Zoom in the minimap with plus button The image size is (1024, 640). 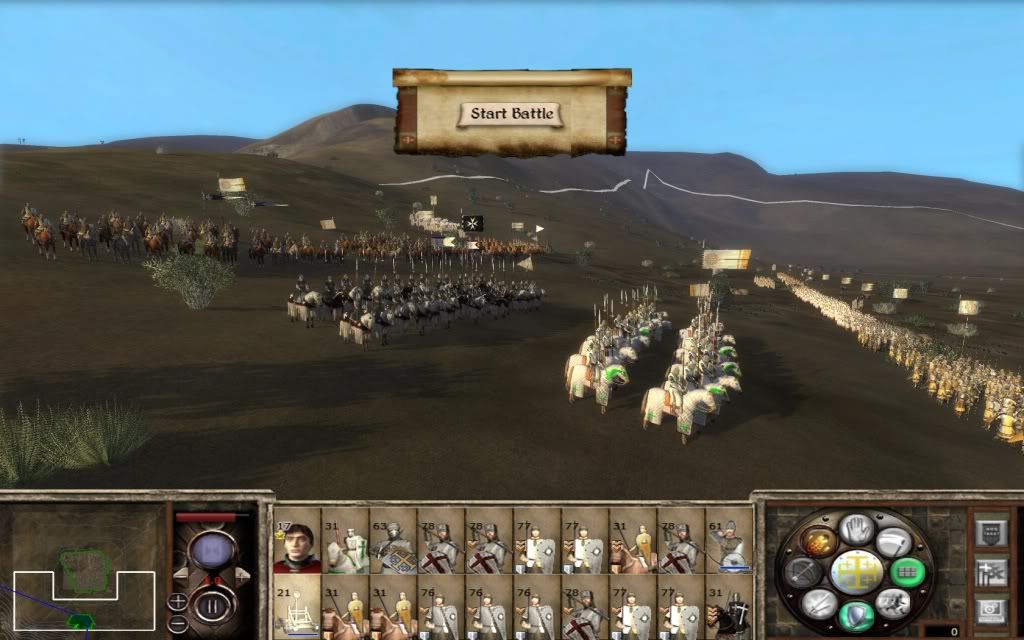(177, 601)
